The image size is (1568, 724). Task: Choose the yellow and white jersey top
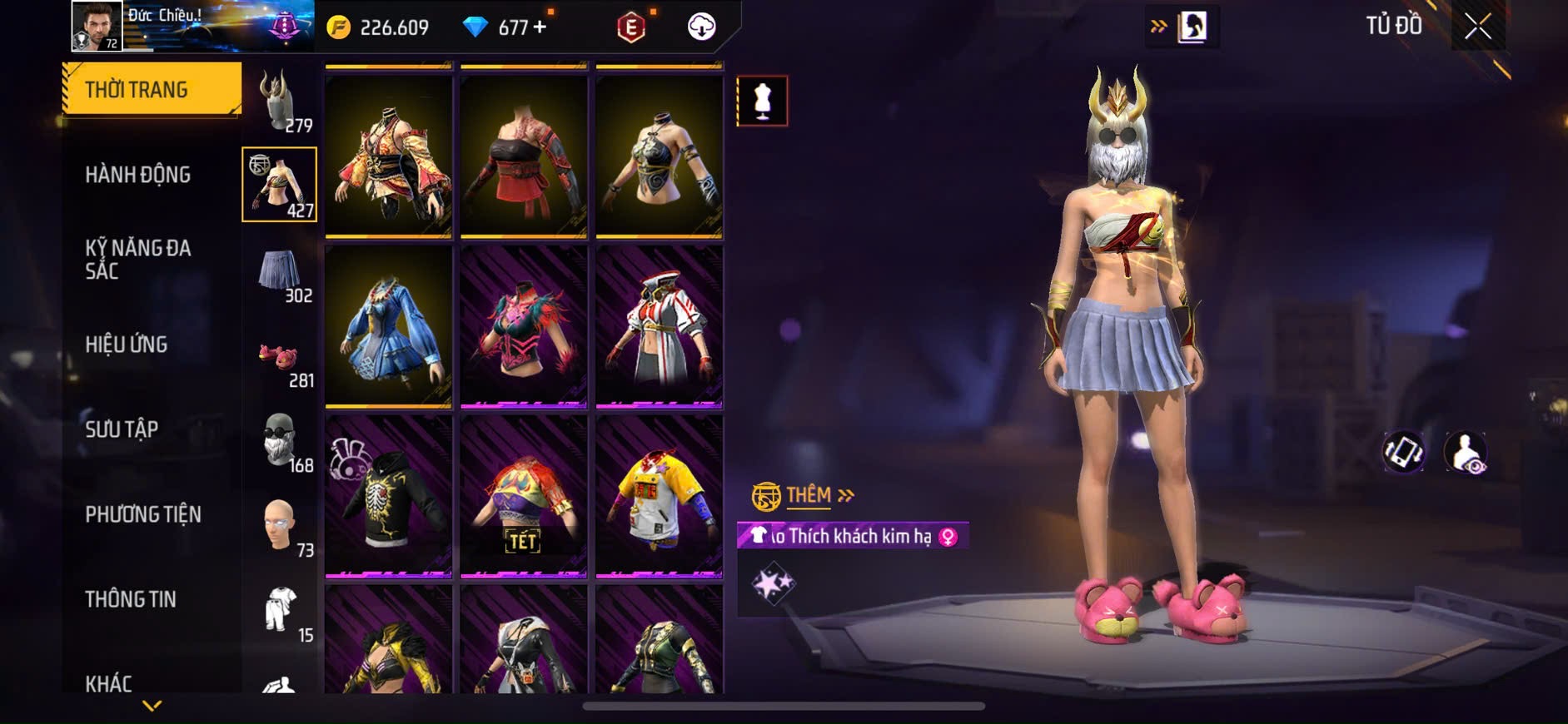pos(659,496)
